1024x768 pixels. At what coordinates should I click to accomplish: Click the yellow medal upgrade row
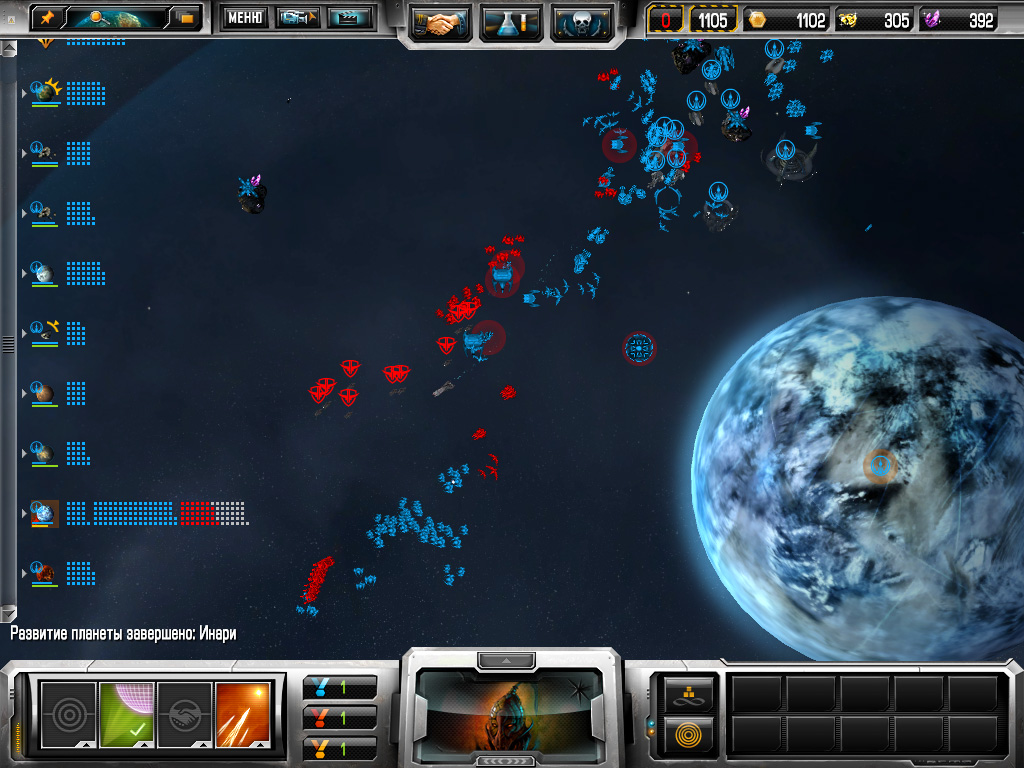tap(340, 747)
